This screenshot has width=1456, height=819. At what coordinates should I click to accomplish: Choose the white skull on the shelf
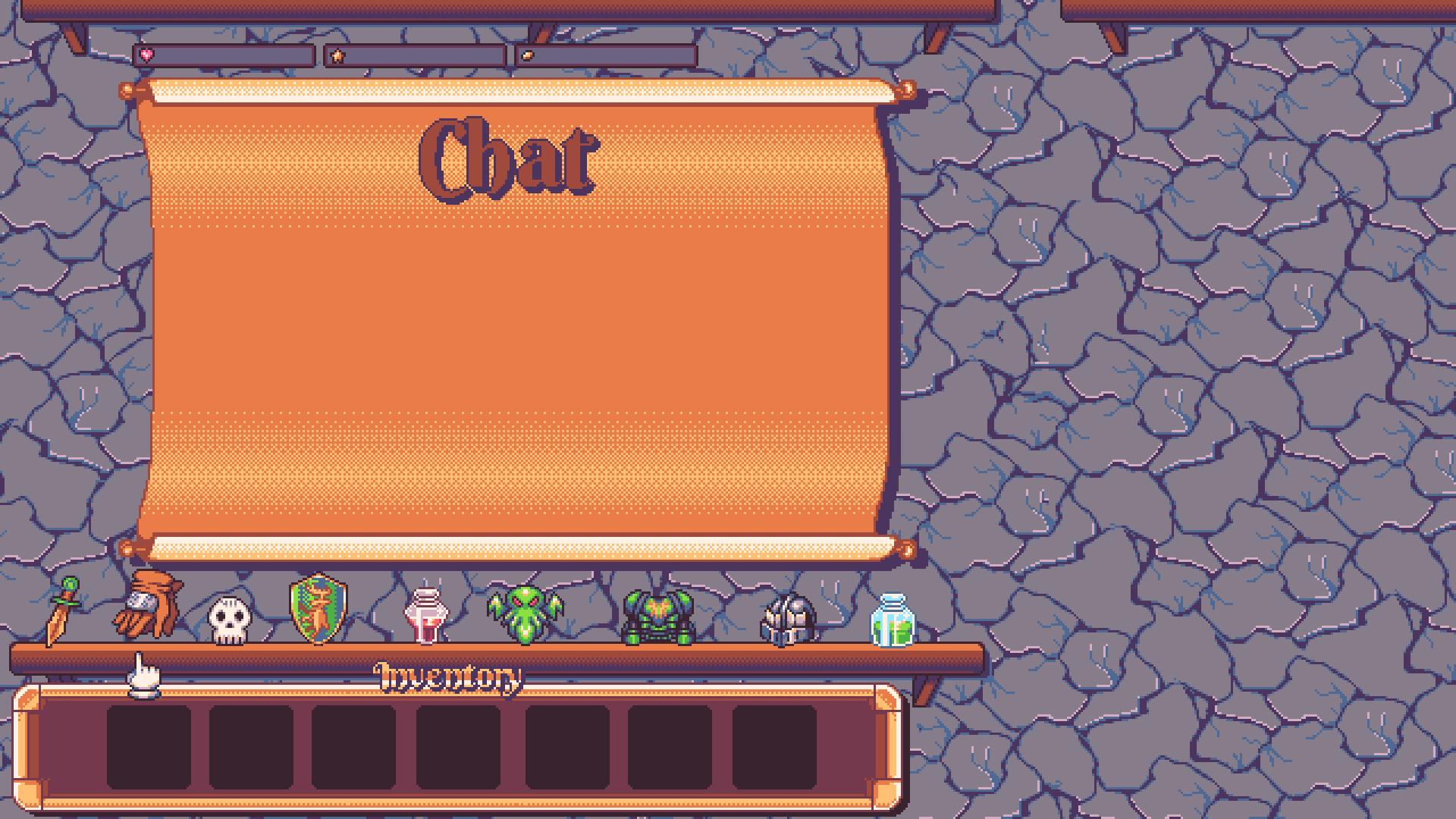coord(229,620)
